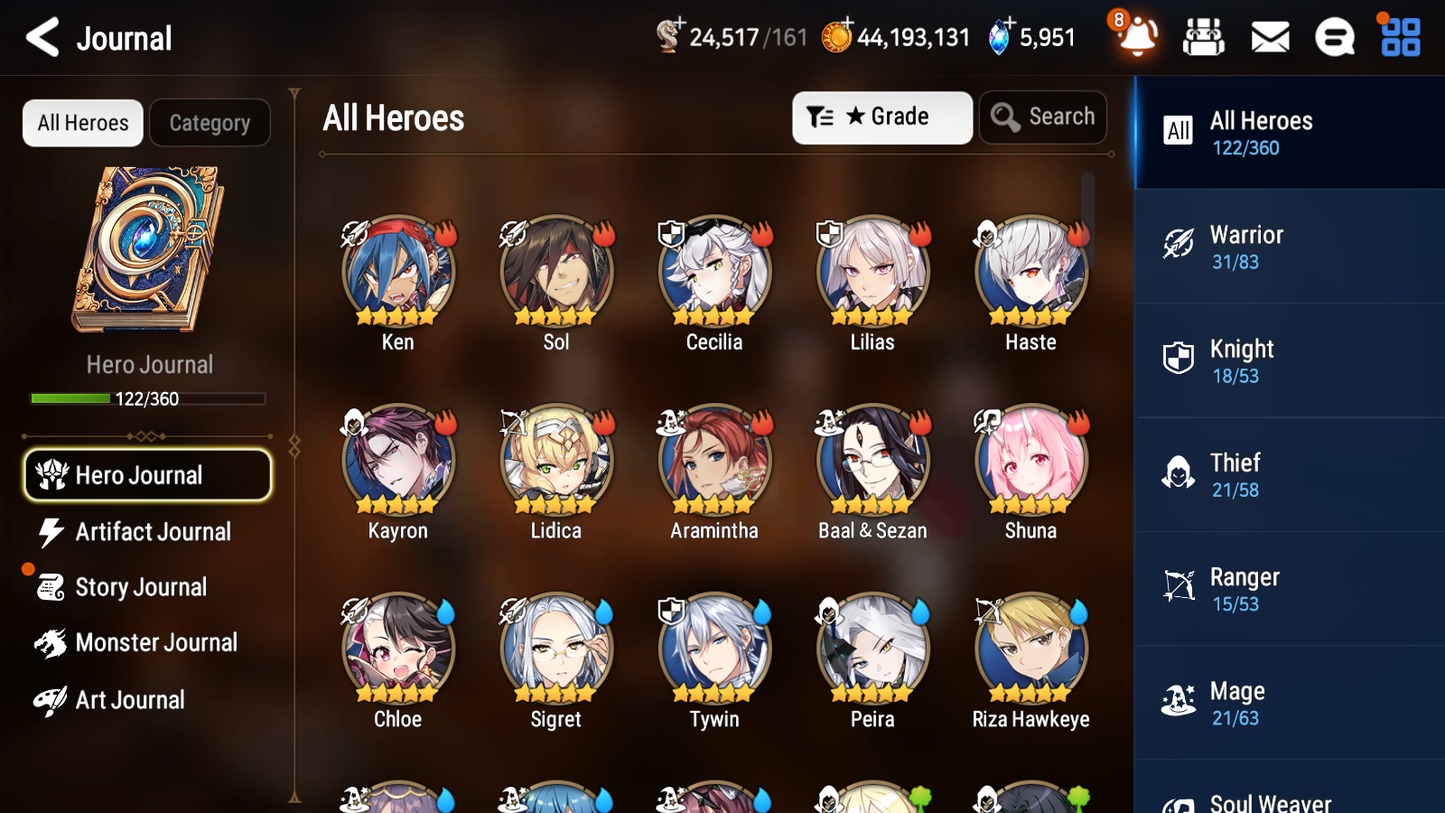Open the inventory icon in top bar
The image size is (1445, 813).
coord(1204,36)
